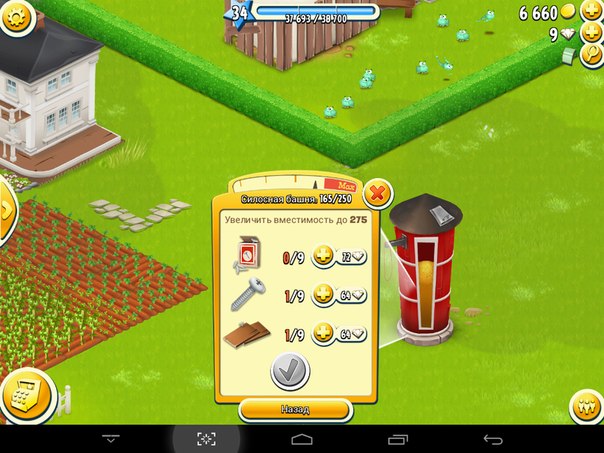The width and height of the screenshot is (604, 453).
Task: Open the crown icon in the corner
Action: coord(586,407)
